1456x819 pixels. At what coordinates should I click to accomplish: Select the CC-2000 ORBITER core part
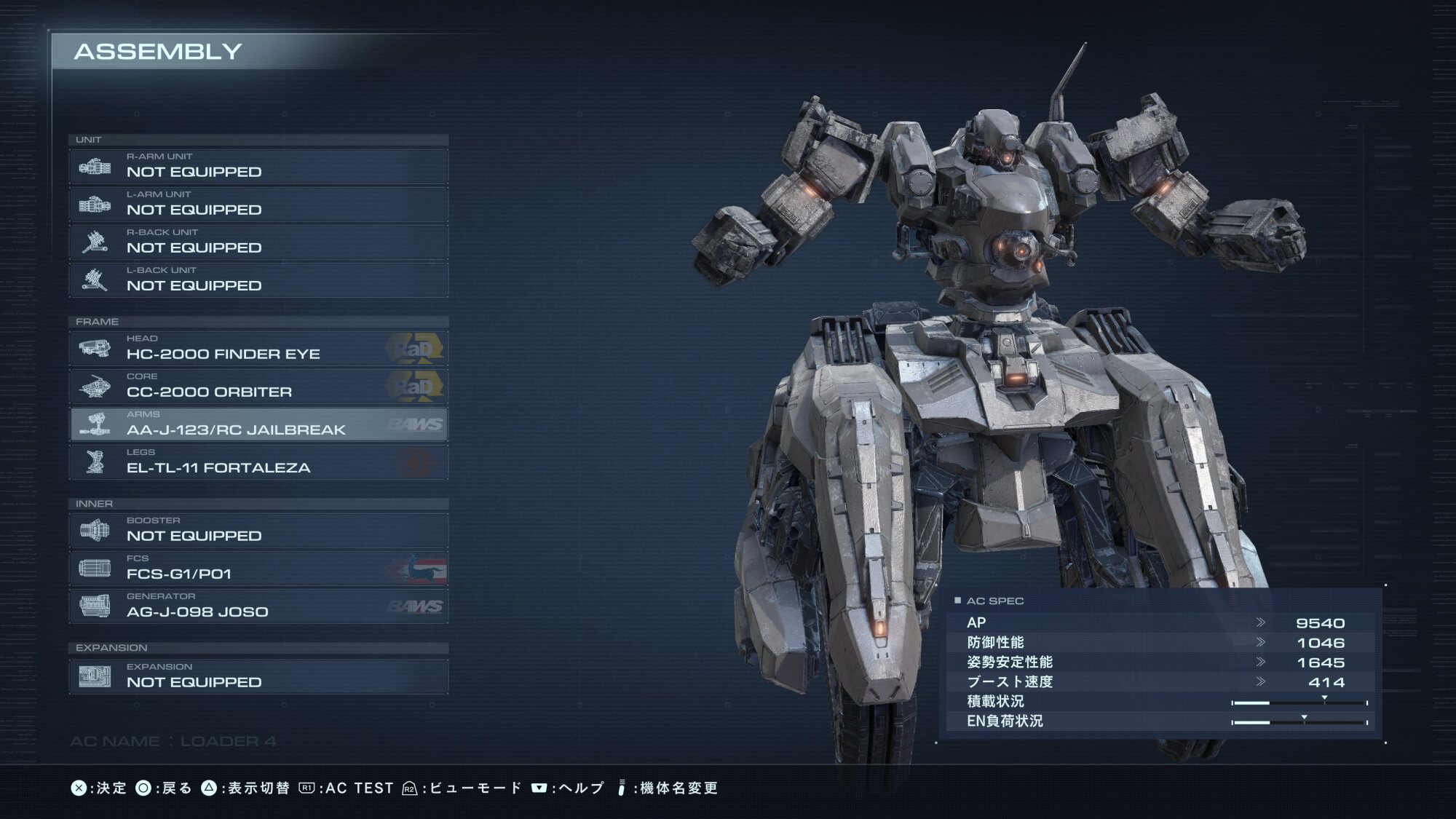pyautogui.click(x=258, y=387)
